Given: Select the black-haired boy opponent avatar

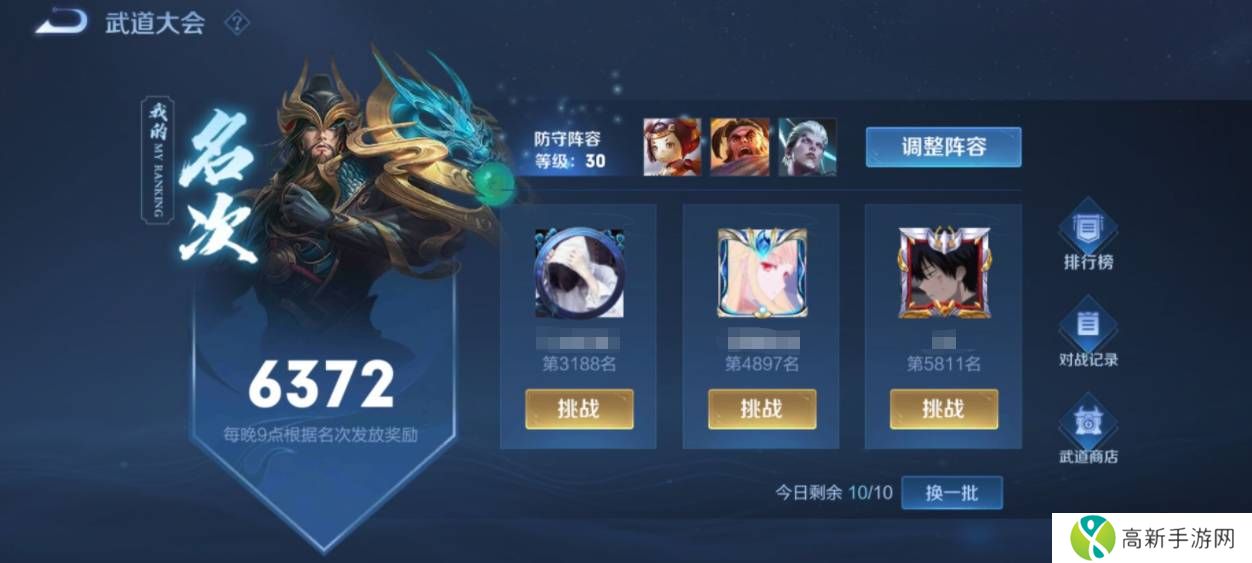Looking at the screenshot, I should [943, 273].
